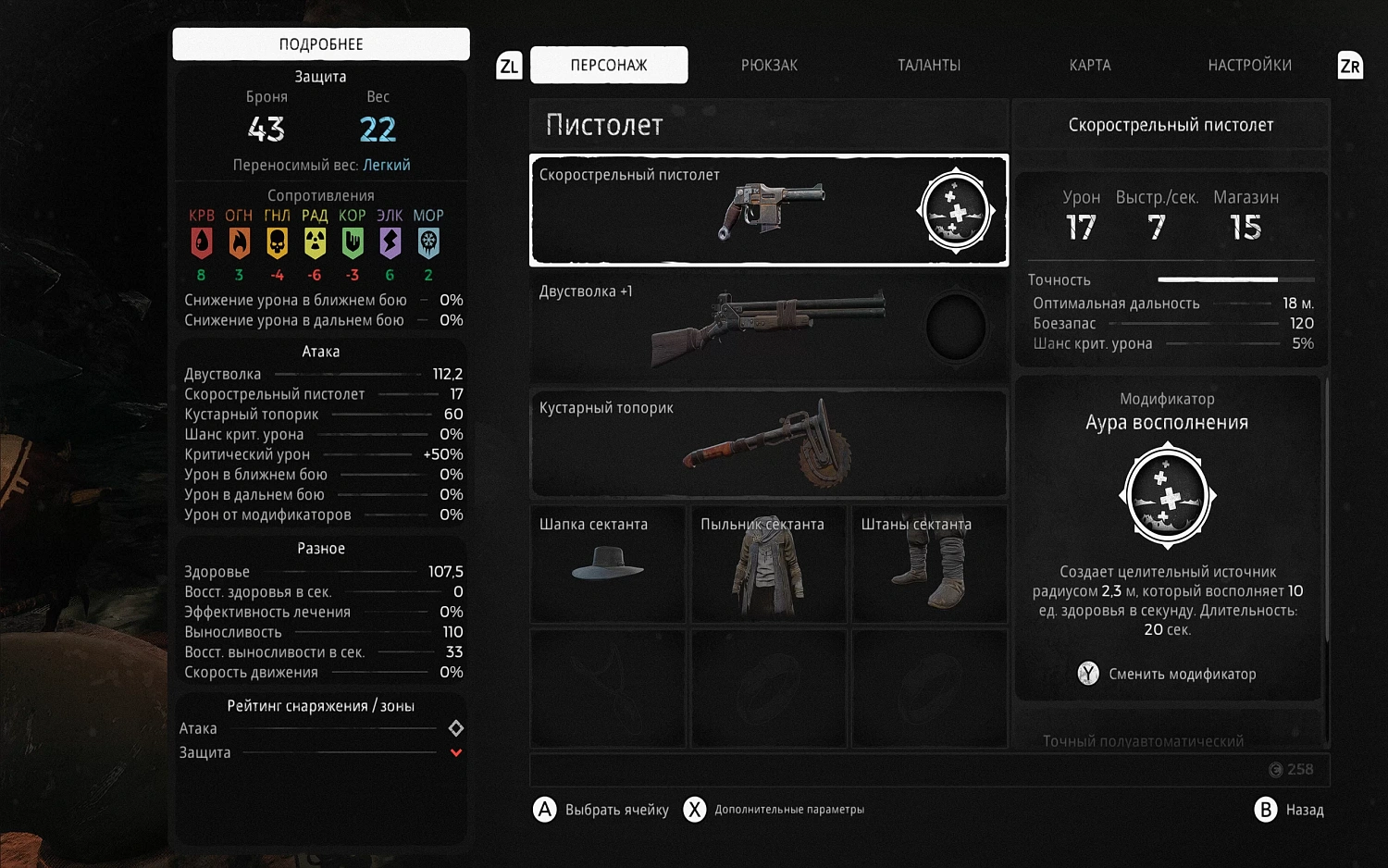Click the Назад button
Screen dimensions: 1388x868
(x=1290, y=810)
